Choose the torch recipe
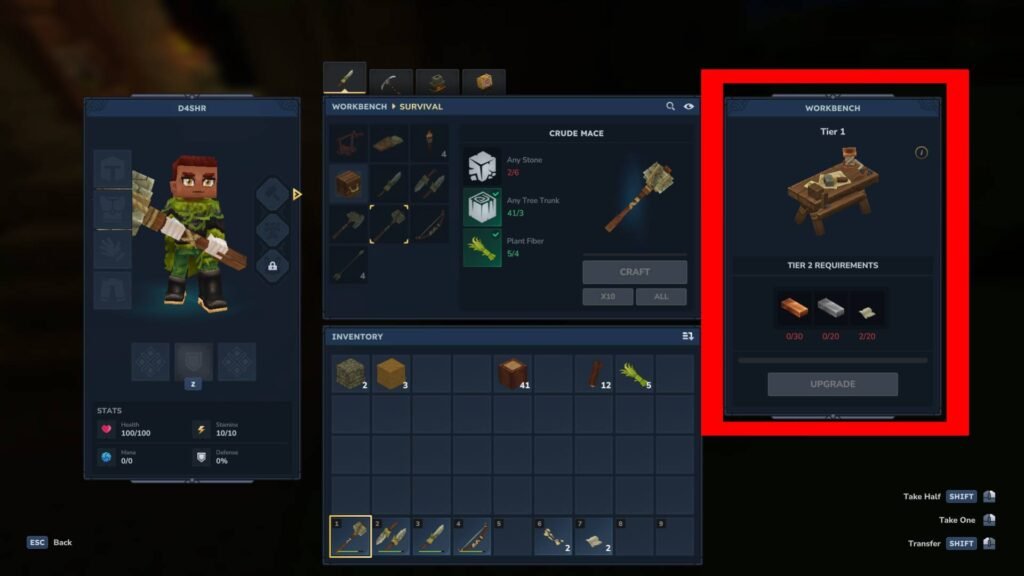1024x576 pixels. 430,143
